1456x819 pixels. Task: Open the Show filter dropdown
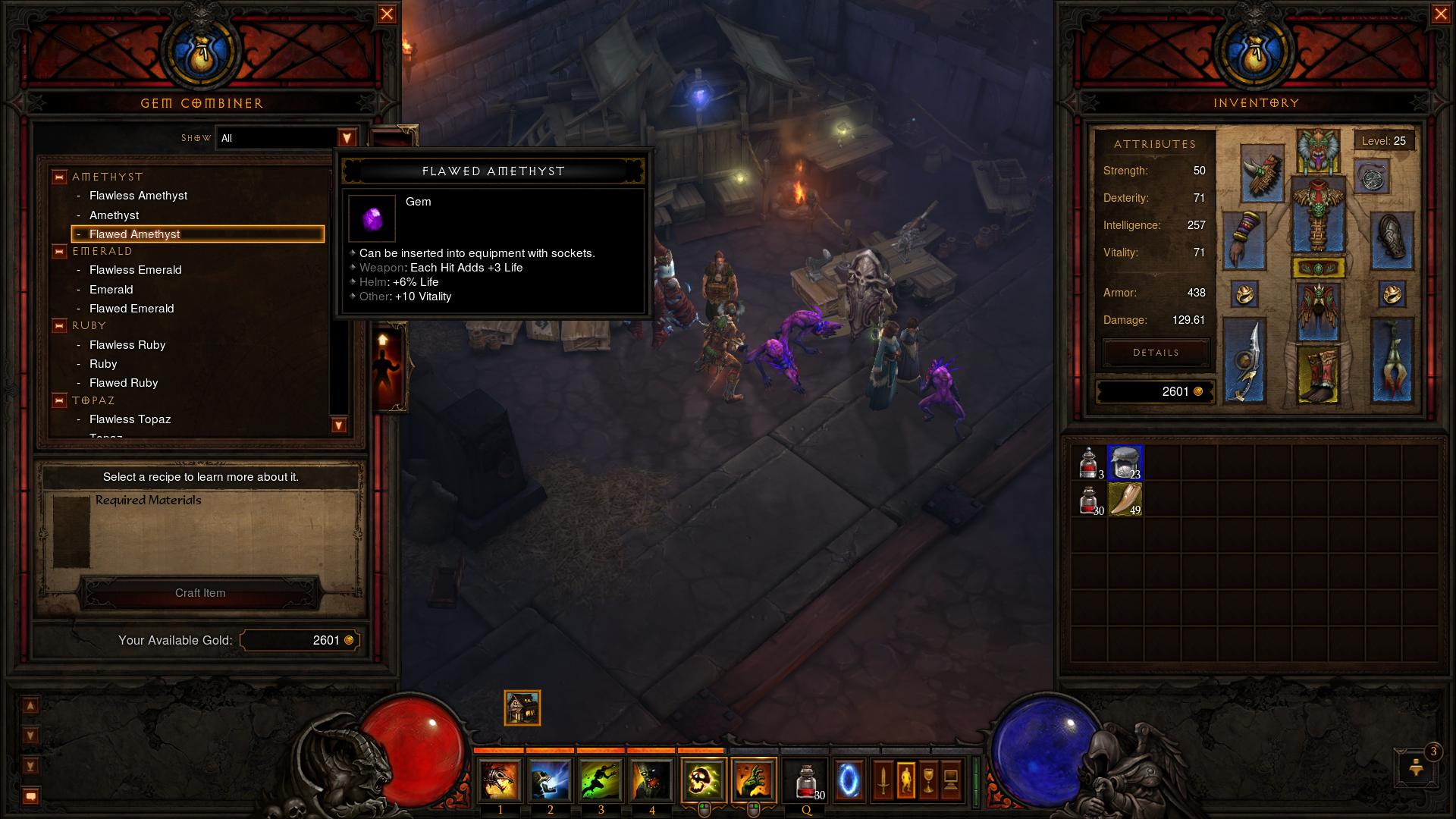point(347,138)
